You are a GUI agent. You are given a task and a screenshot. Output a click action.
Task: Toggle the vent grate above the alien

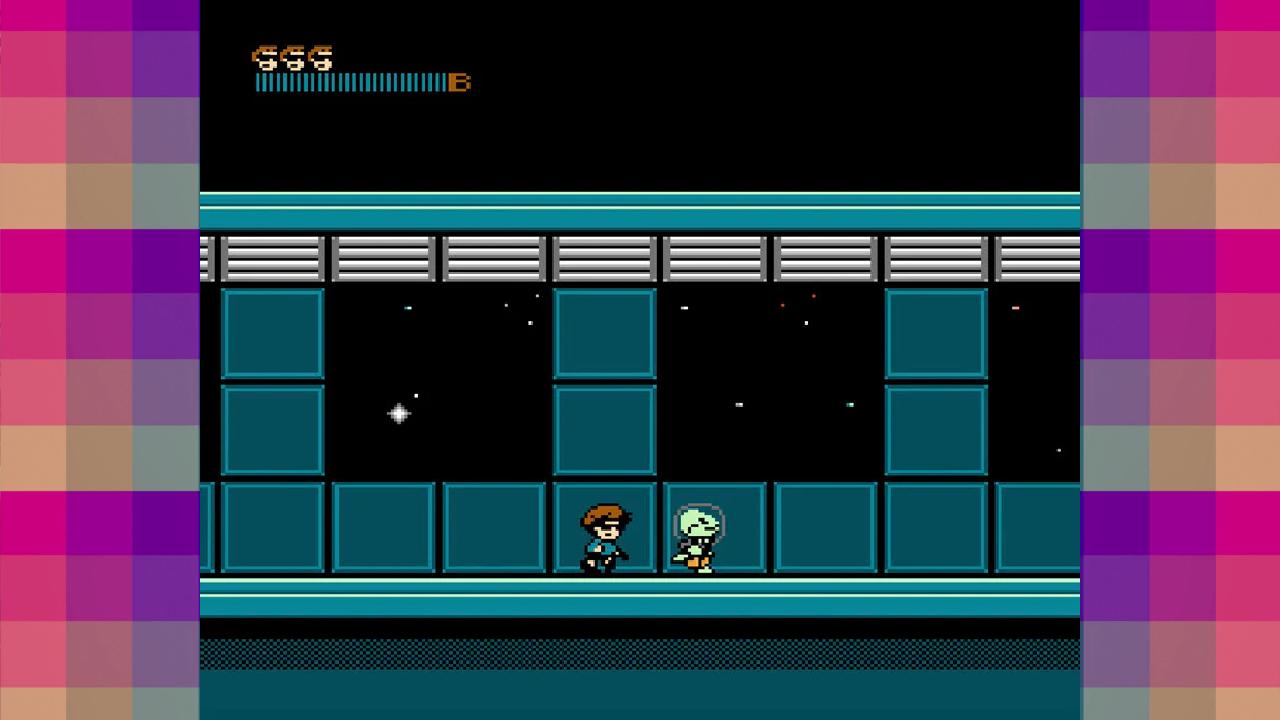[713, 259]
